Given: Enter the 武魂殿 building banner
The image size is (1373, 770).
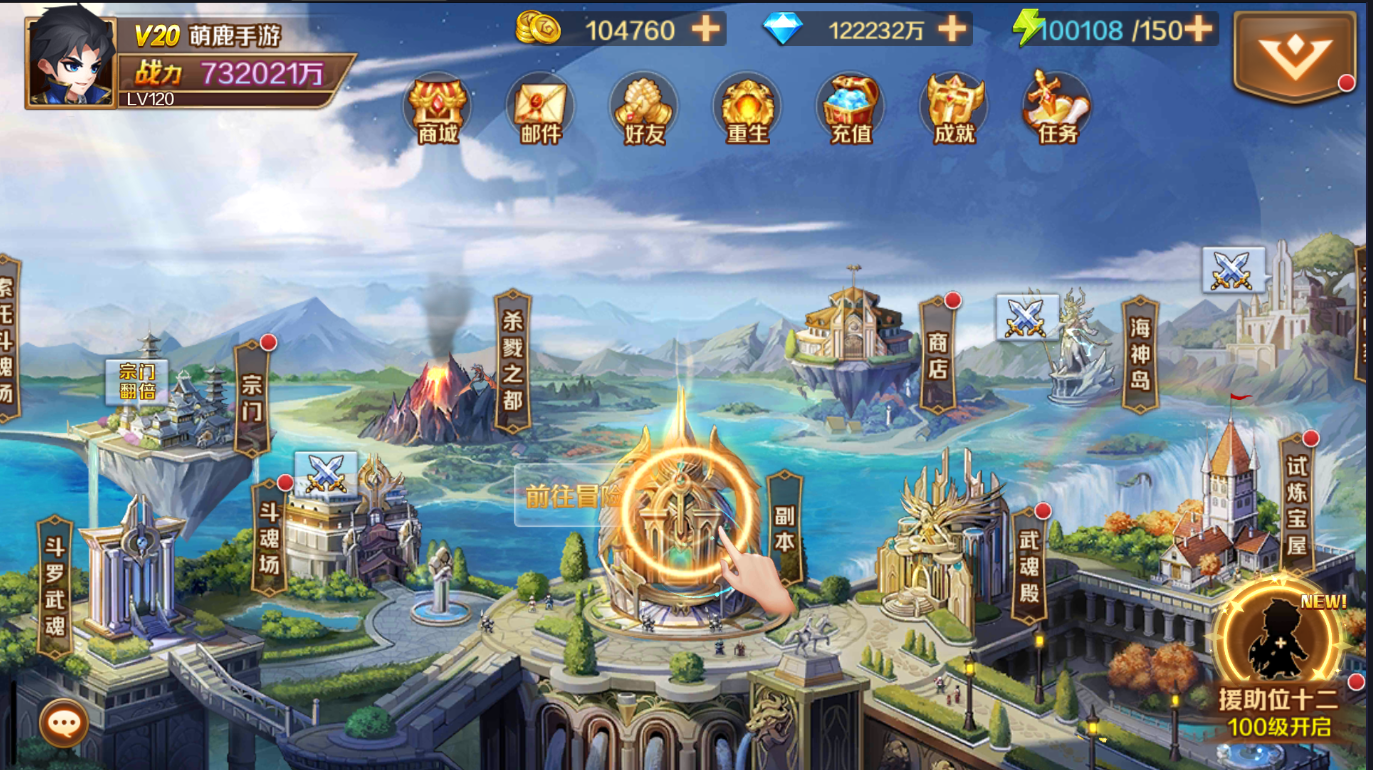Looking at the screenshot, I should coord(1029,565).
